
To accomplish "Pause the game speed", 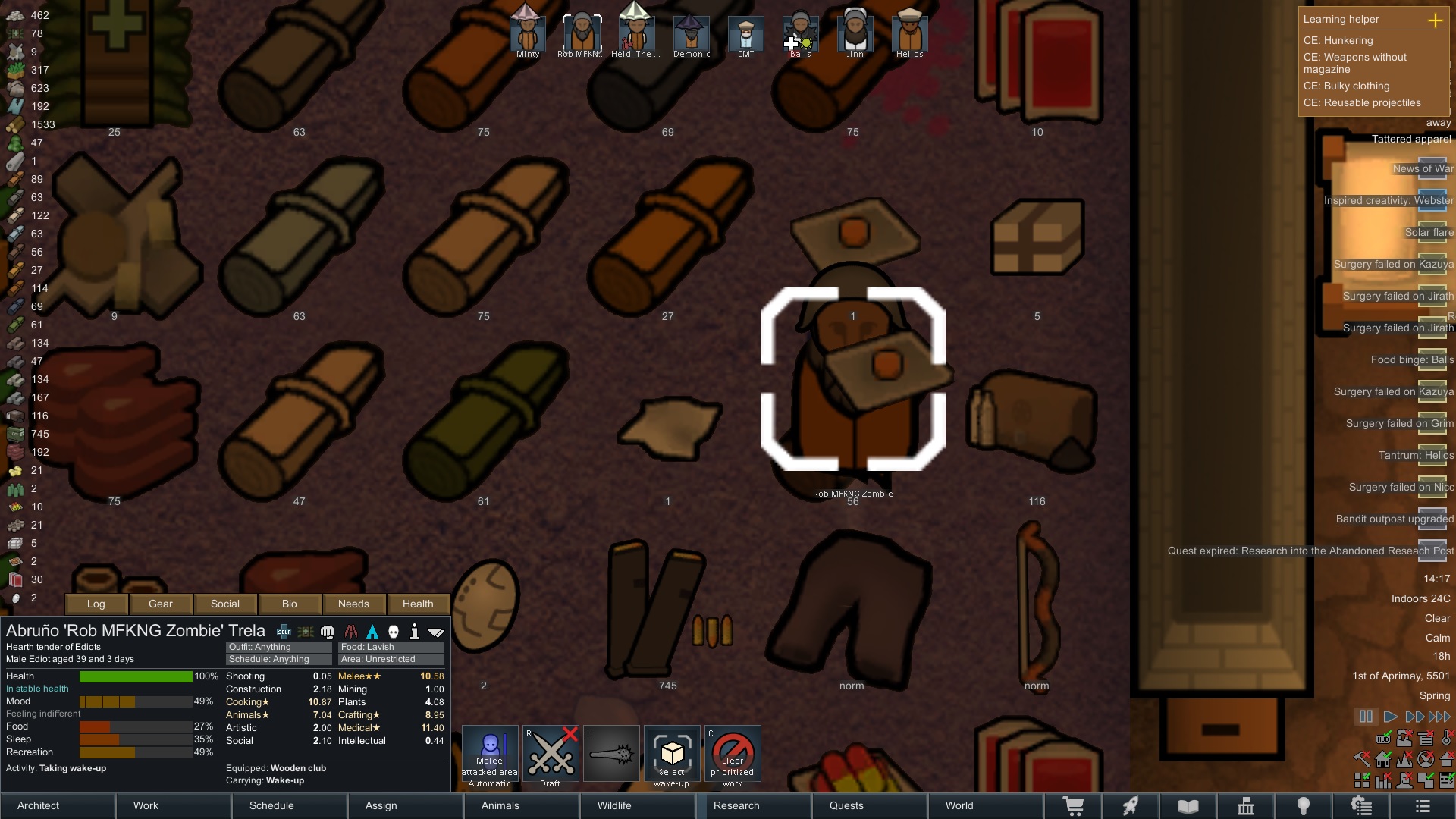I will click(1366, 717).
